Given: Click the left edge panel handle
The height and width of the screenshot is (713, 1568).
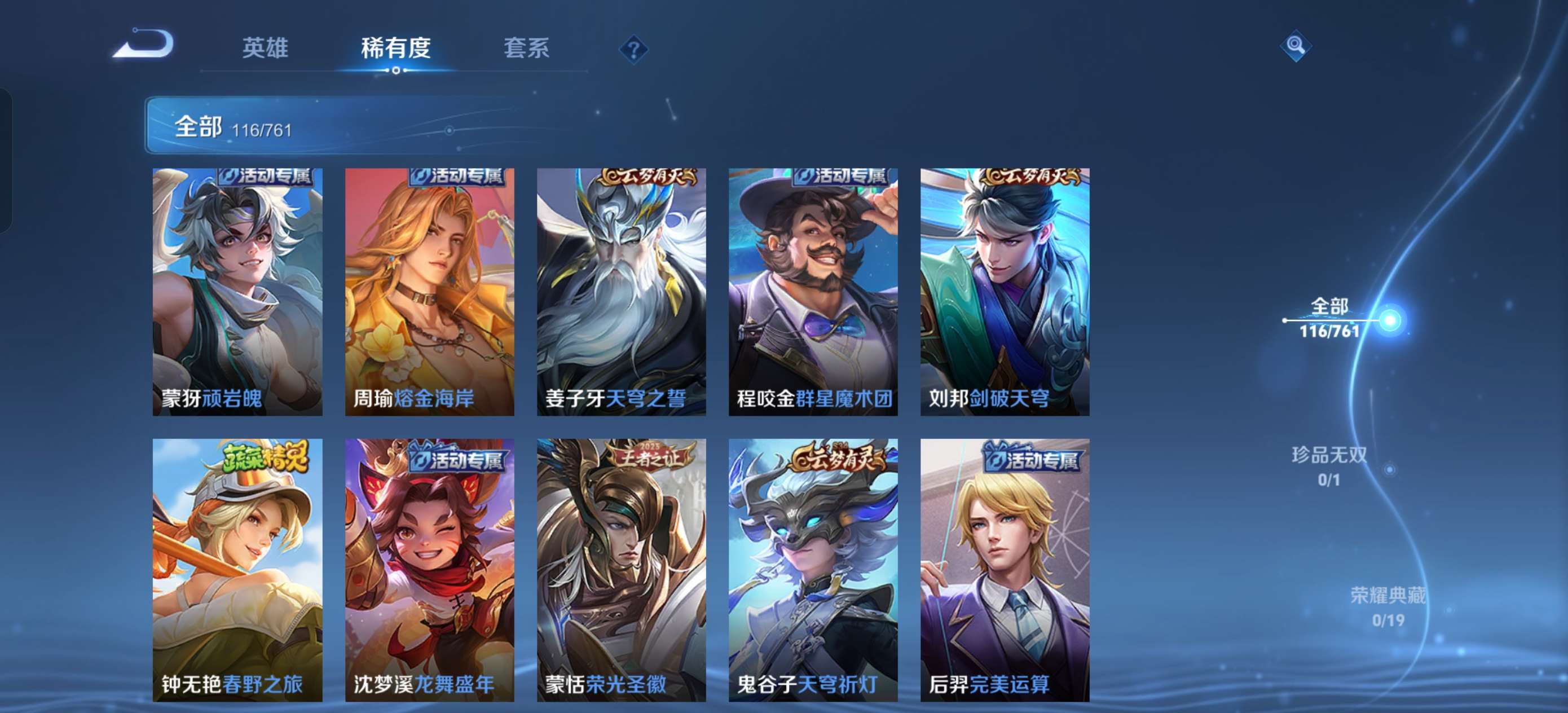Looking at the screenshot, I should 6,159.
